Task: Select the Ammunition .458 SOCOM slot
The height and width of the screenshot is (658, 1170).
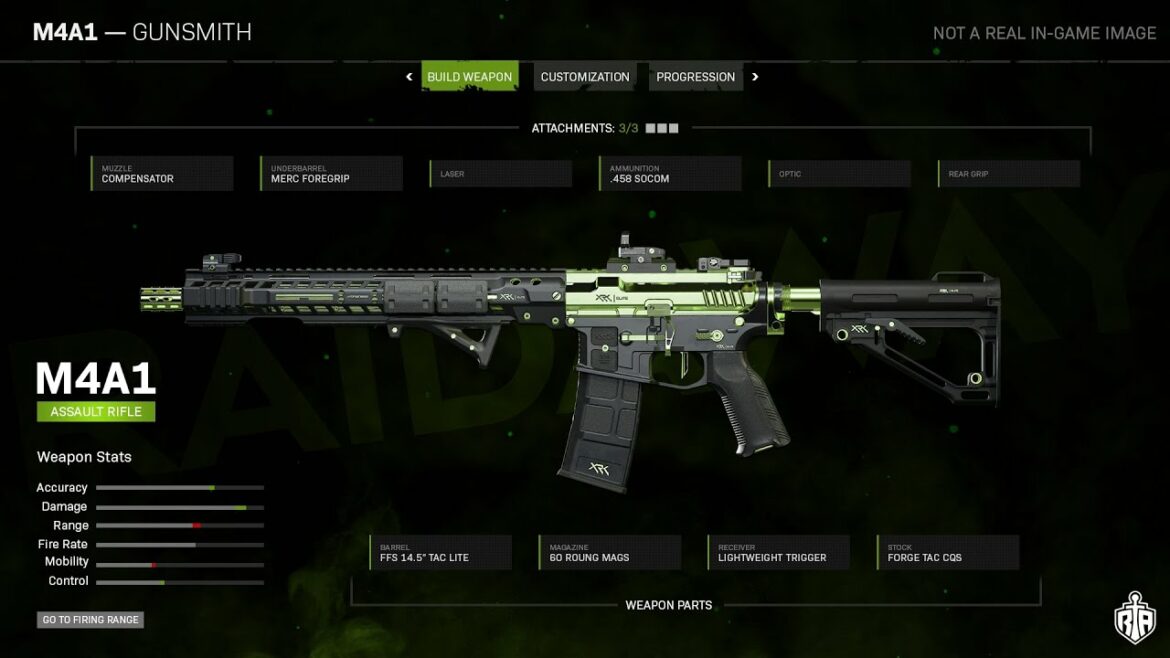Action: tap(671, 174)
